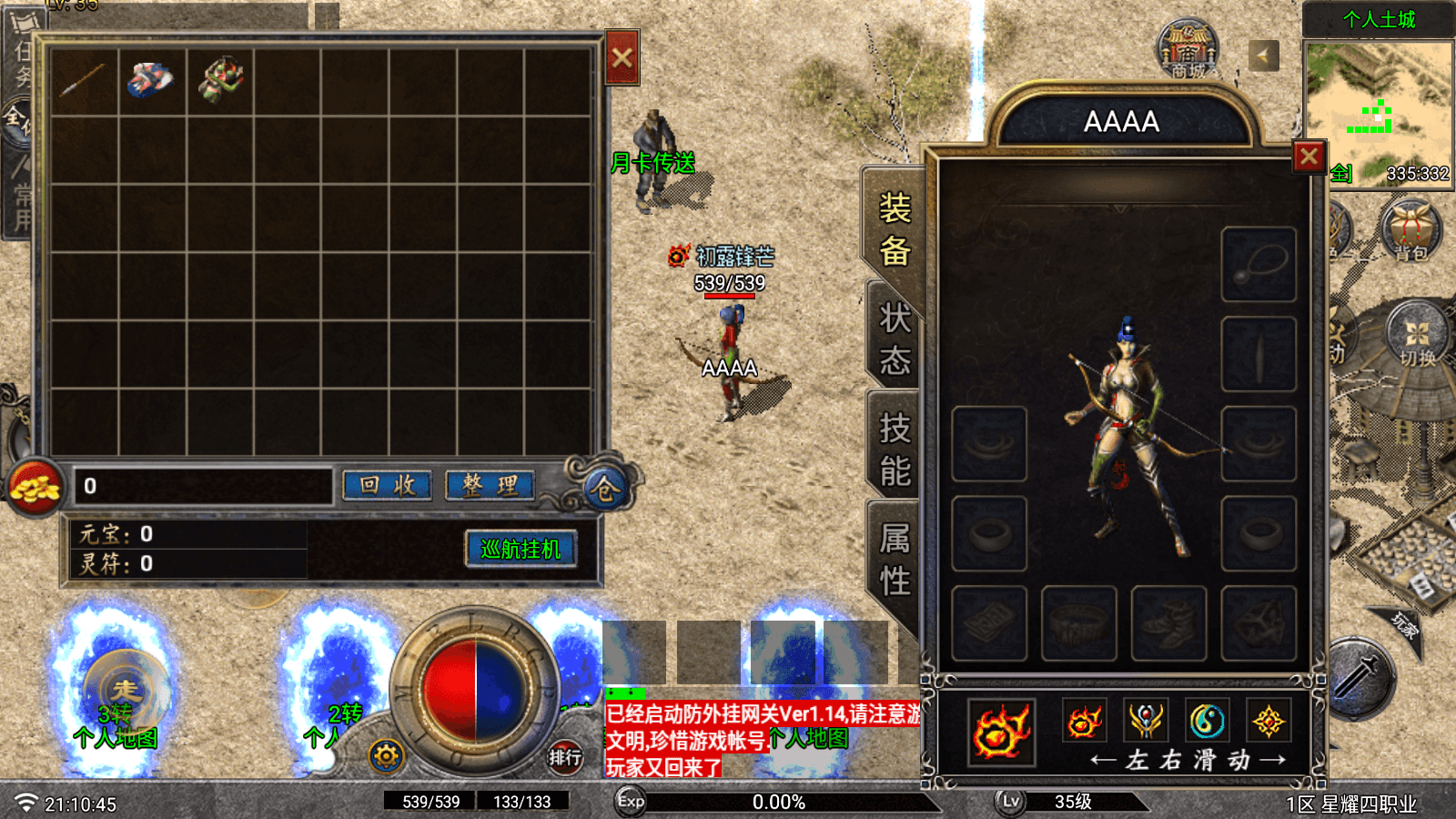Sort the bag with the 整理 button
The image size is (1456, 819).
click(490, 486)
